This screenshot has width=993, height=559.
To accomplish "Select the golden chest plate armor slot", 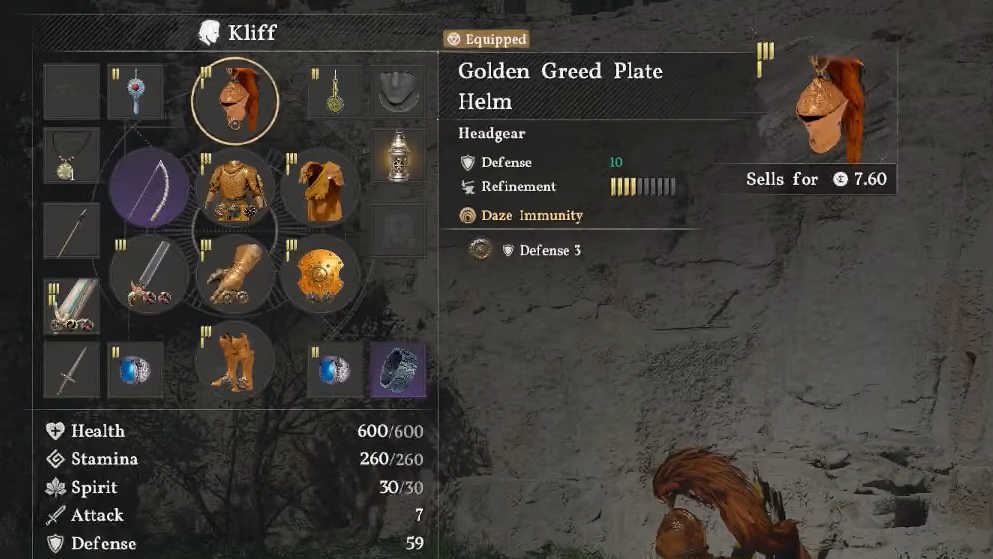I will (235, 188).
